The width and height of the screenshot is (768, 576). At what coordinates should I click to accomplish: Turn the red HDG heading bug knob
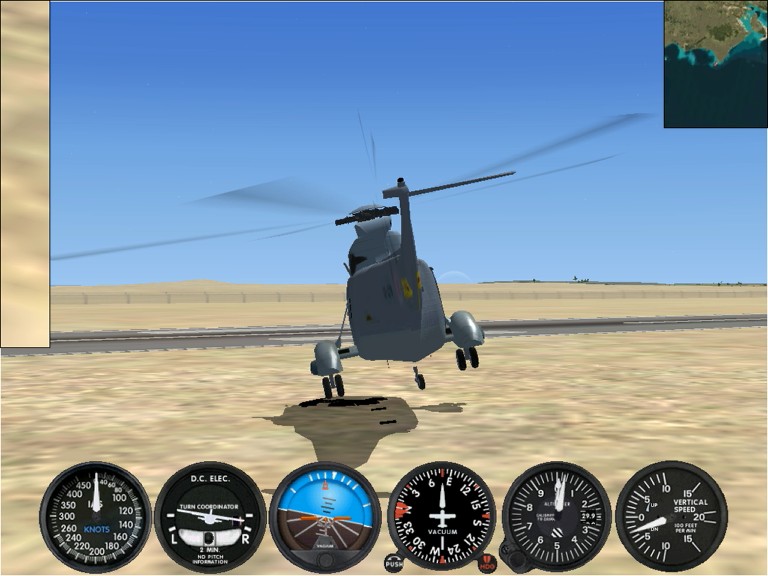[x=487, y=564]
